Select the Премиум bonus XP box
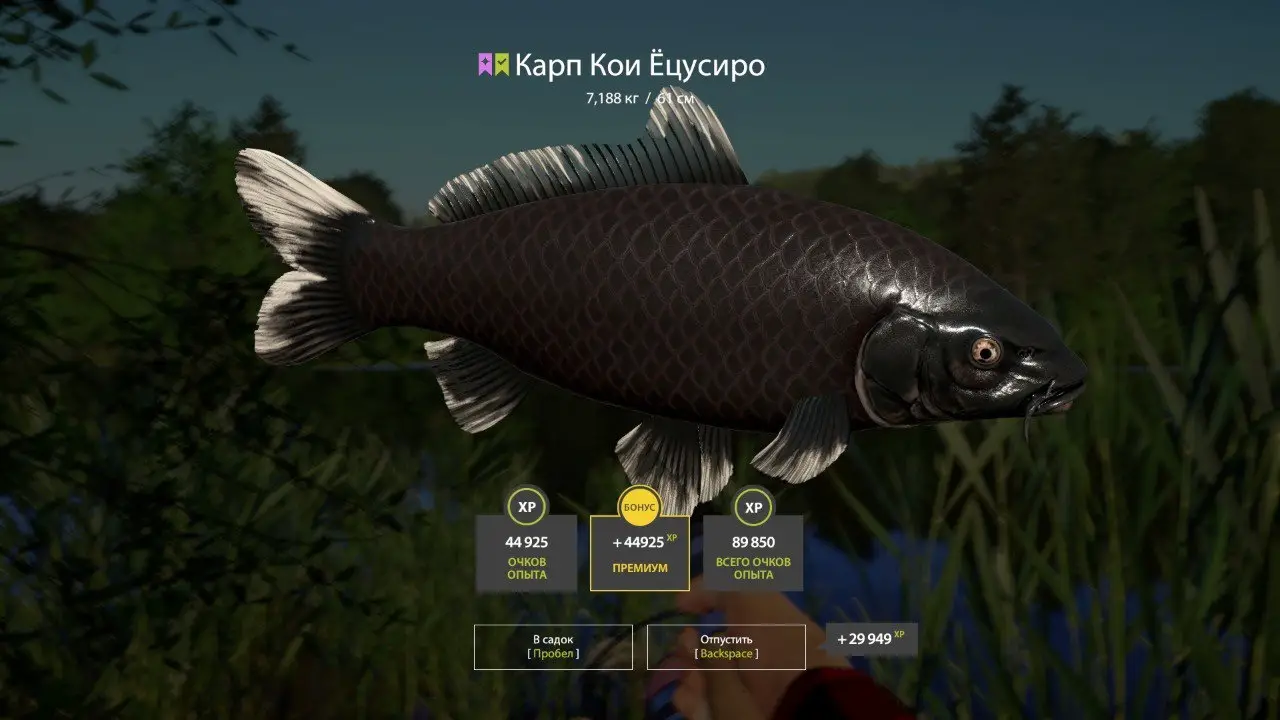Screen dimensions: 1280x720 click(x=640, y=553)
